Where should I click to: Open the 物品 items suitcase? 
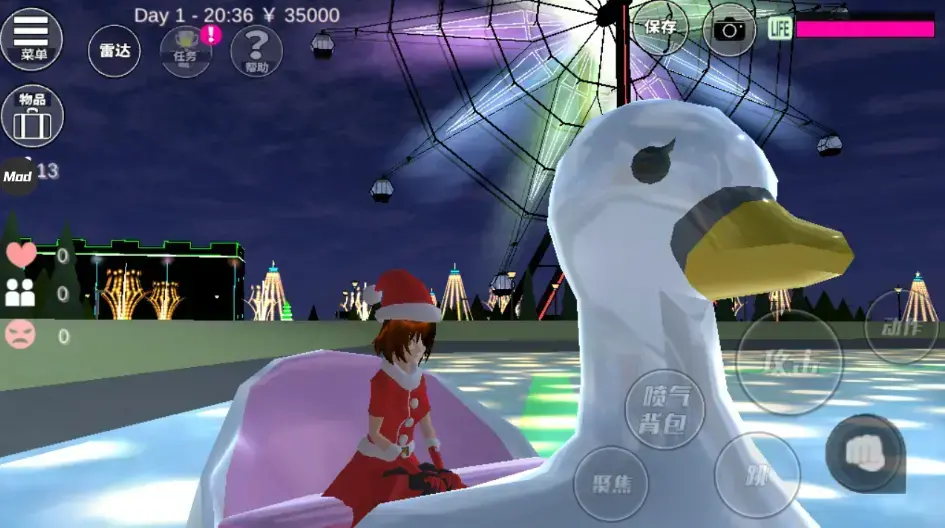coord(32,115)
